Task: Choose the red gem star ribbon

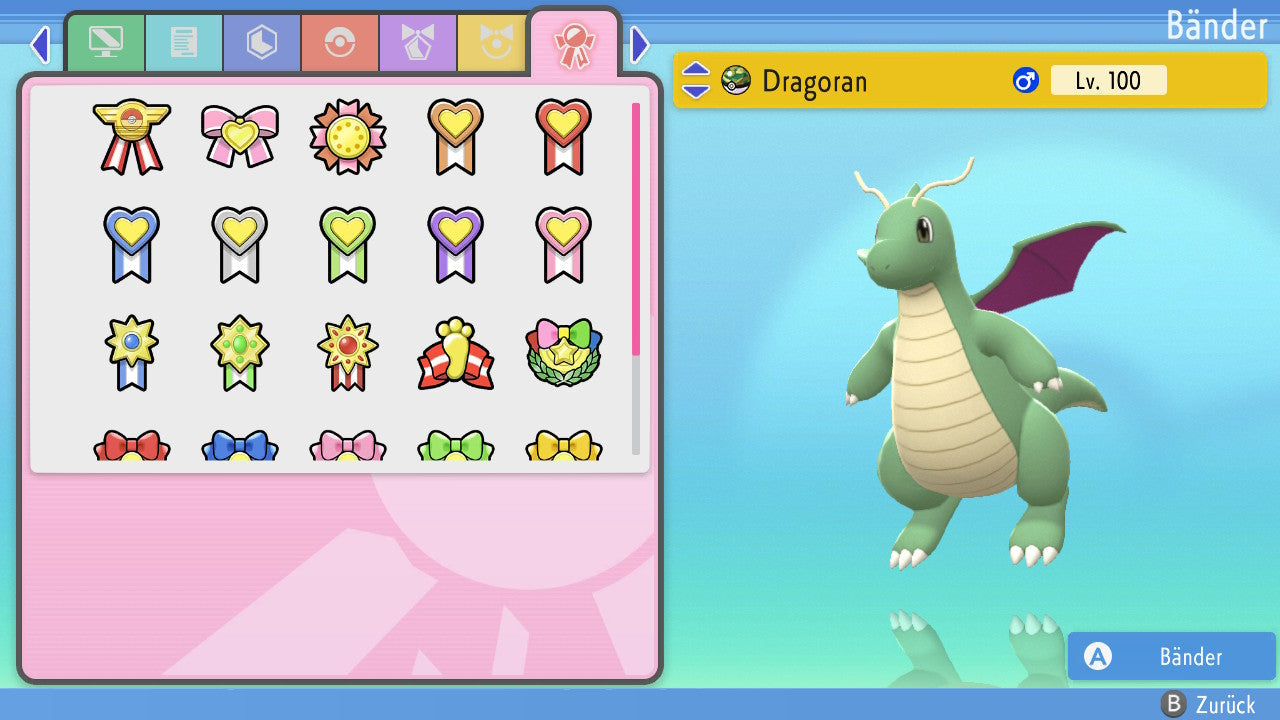Action: click(347, 352)
